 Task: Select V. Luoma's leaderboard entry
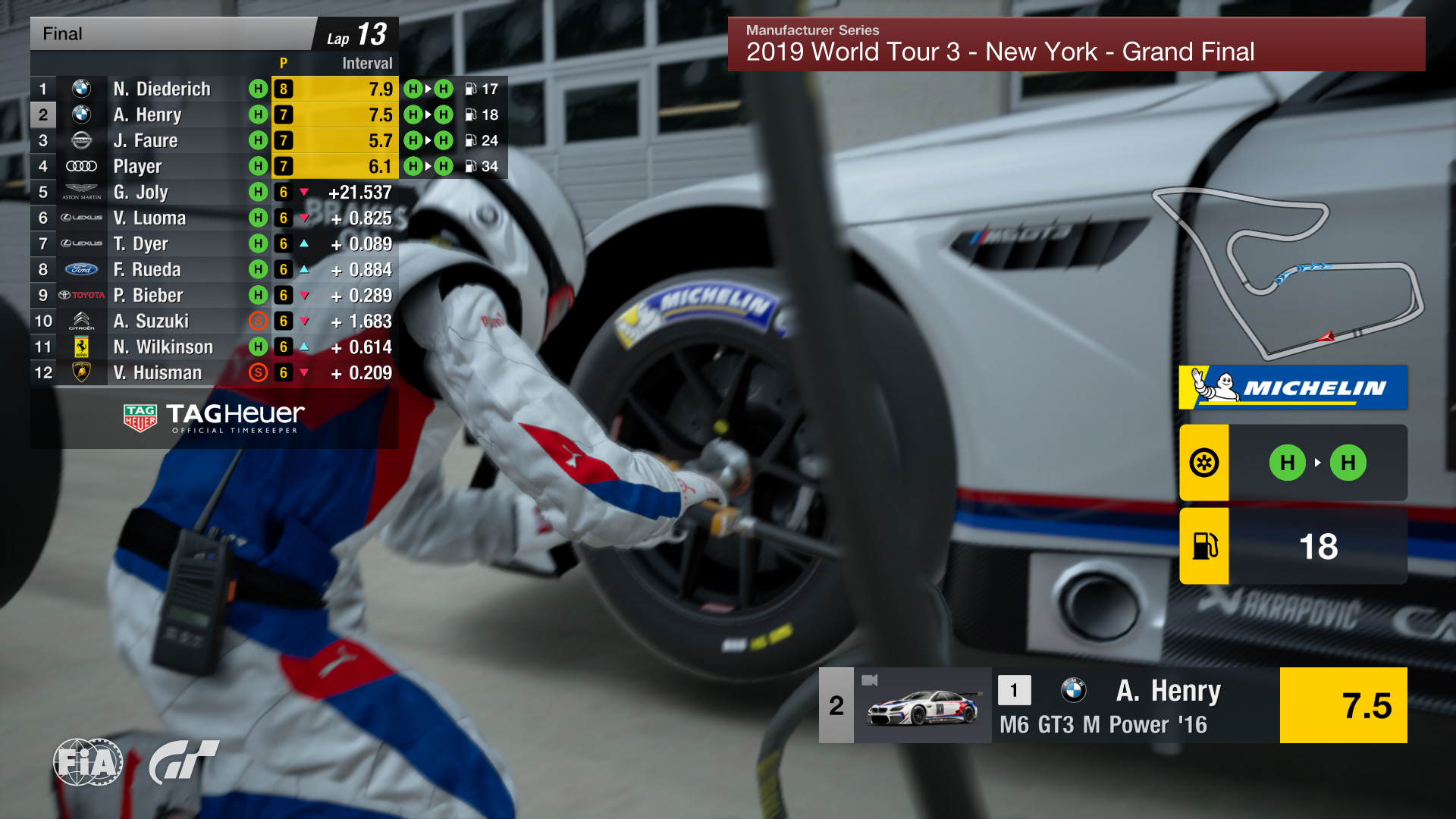(149, 218)
